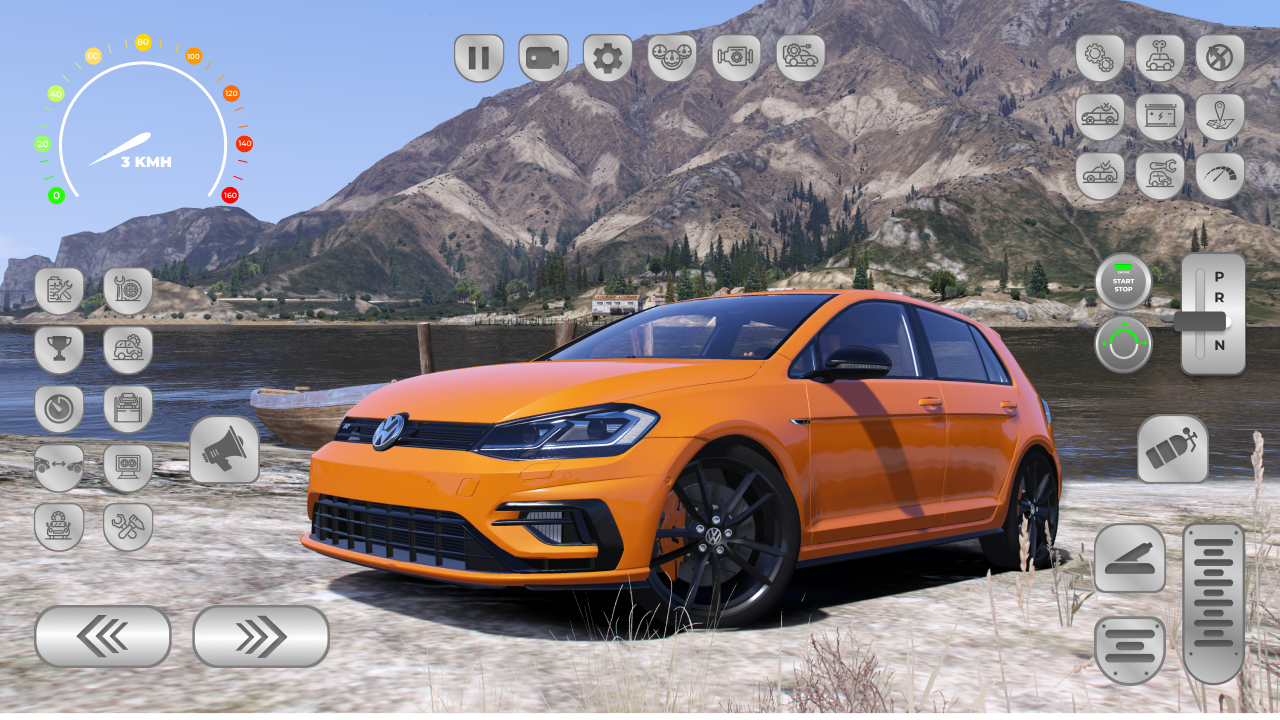The width and height of the screenshot is (1280, 720).
Task: Steer right with the right arrow button
Action: coord(261,636)
